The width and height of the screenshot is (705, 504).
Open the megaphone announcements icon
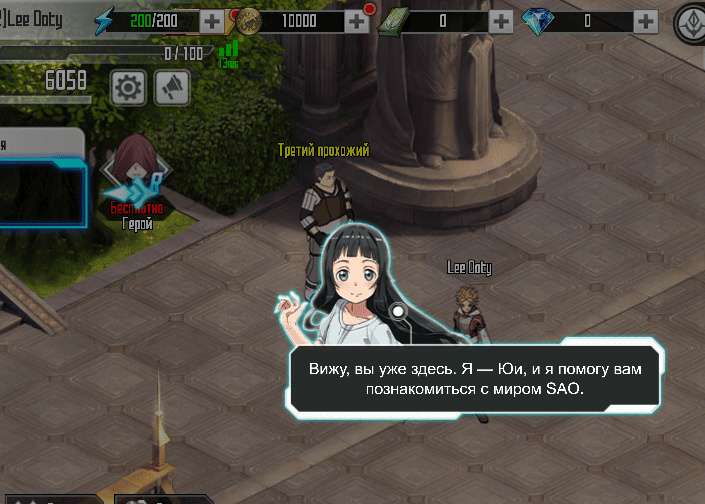pos(172,88)
